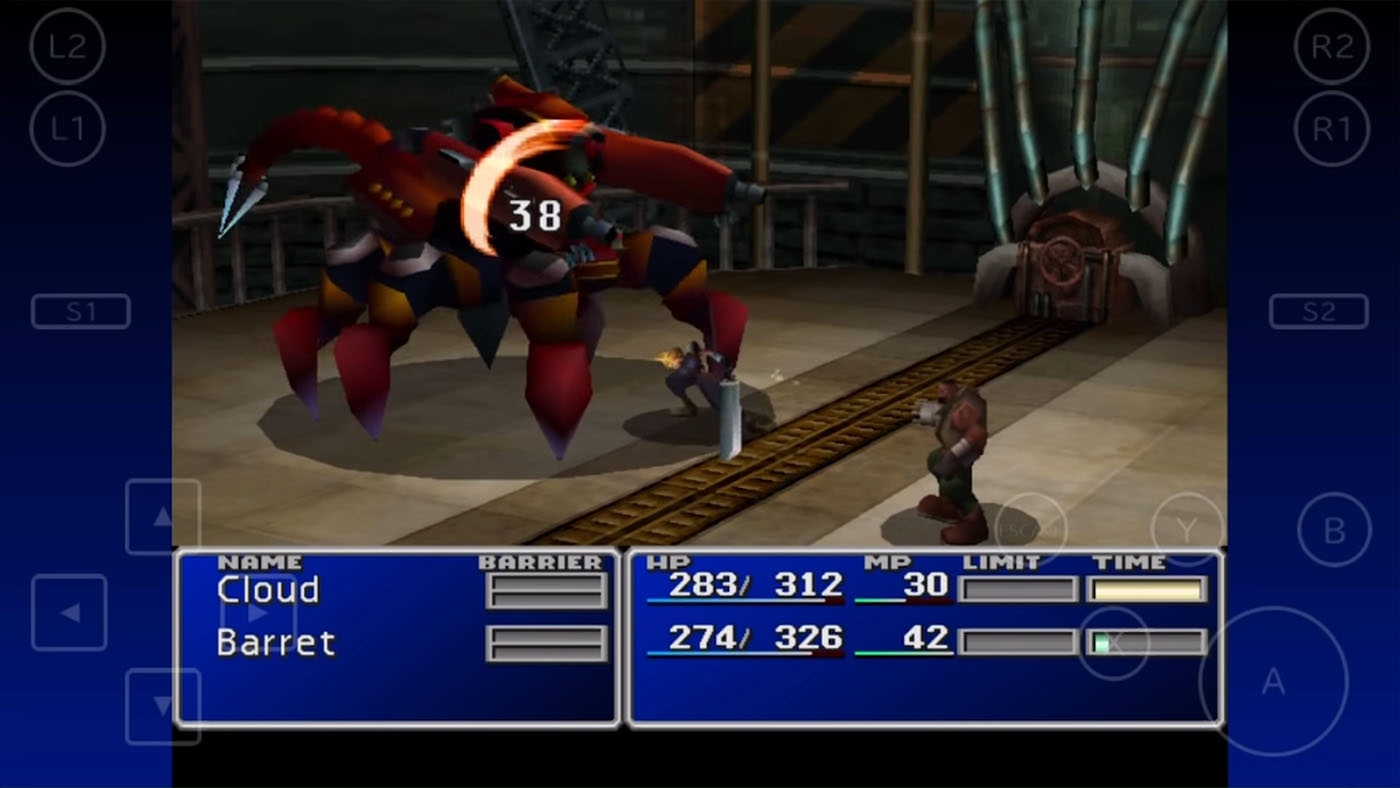
Task: Tap the faint ESC touch button
Action: 1030,530
